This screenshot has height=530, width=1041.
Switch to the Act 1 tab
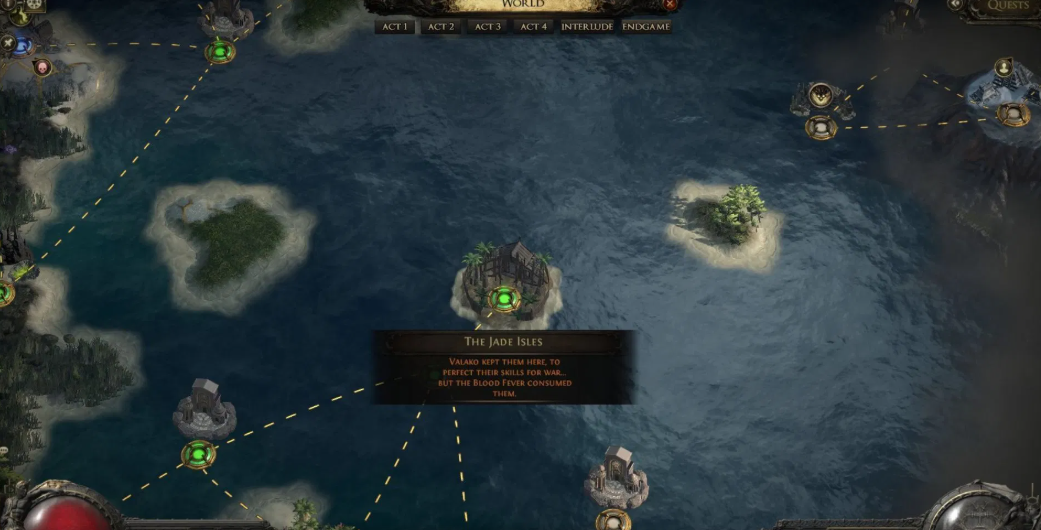393,26
